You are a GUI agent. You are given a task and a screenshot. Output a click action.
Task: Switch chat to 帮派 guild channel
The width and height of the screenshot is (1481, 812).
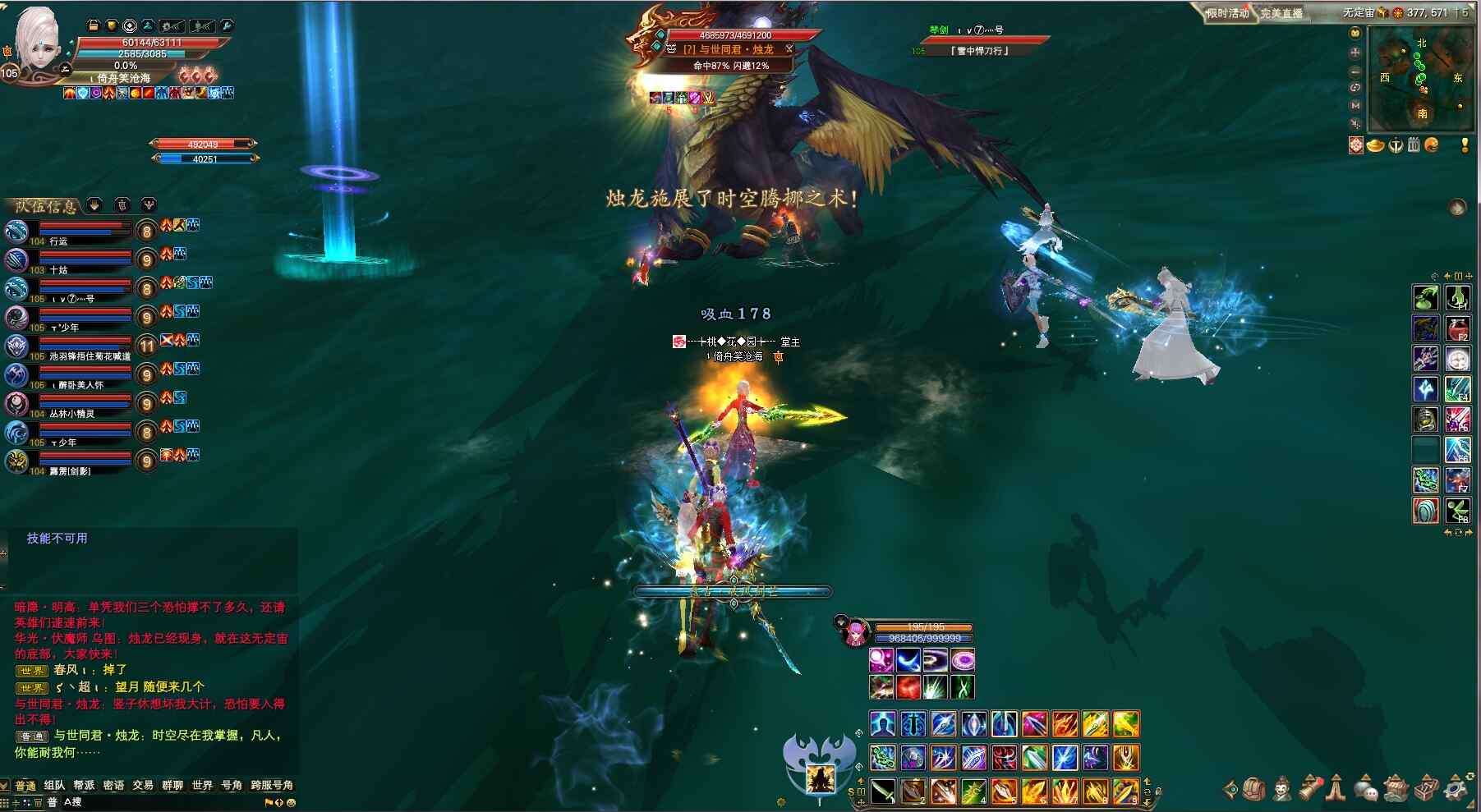pyautogui.click(x=84, y=785)
